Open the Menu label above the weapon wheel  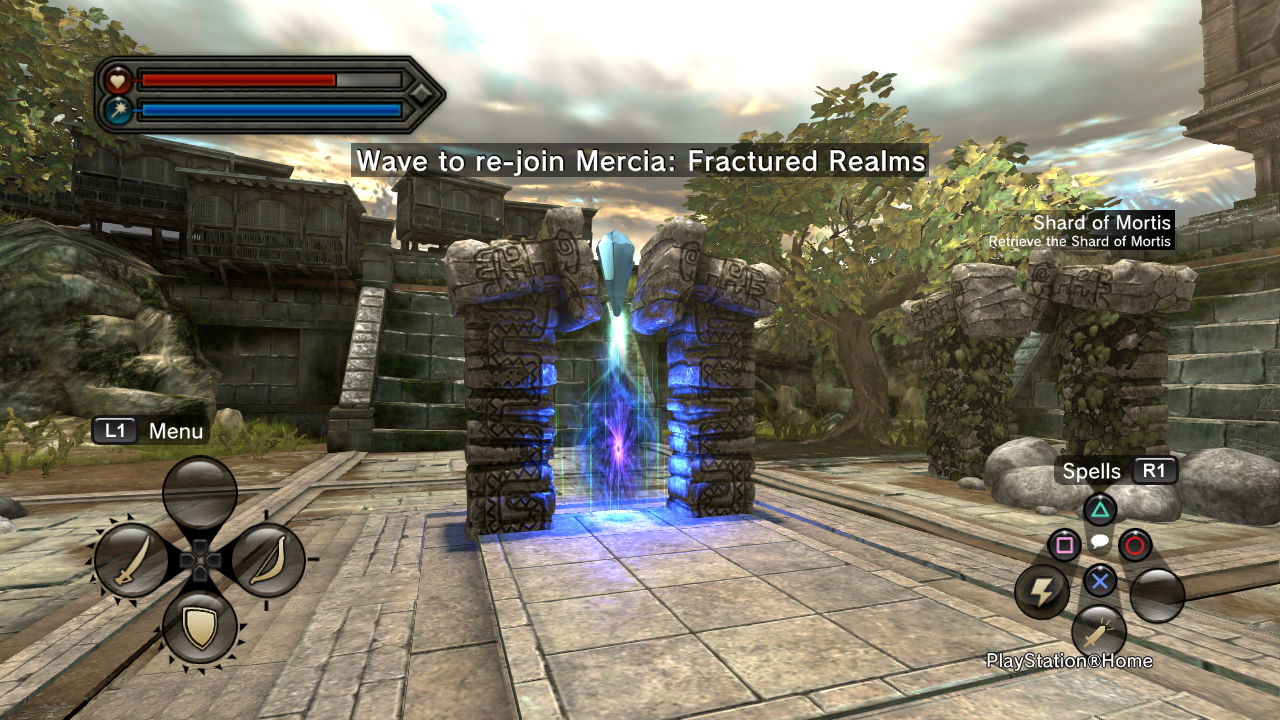pyautogui.click(x=175, y=431)
